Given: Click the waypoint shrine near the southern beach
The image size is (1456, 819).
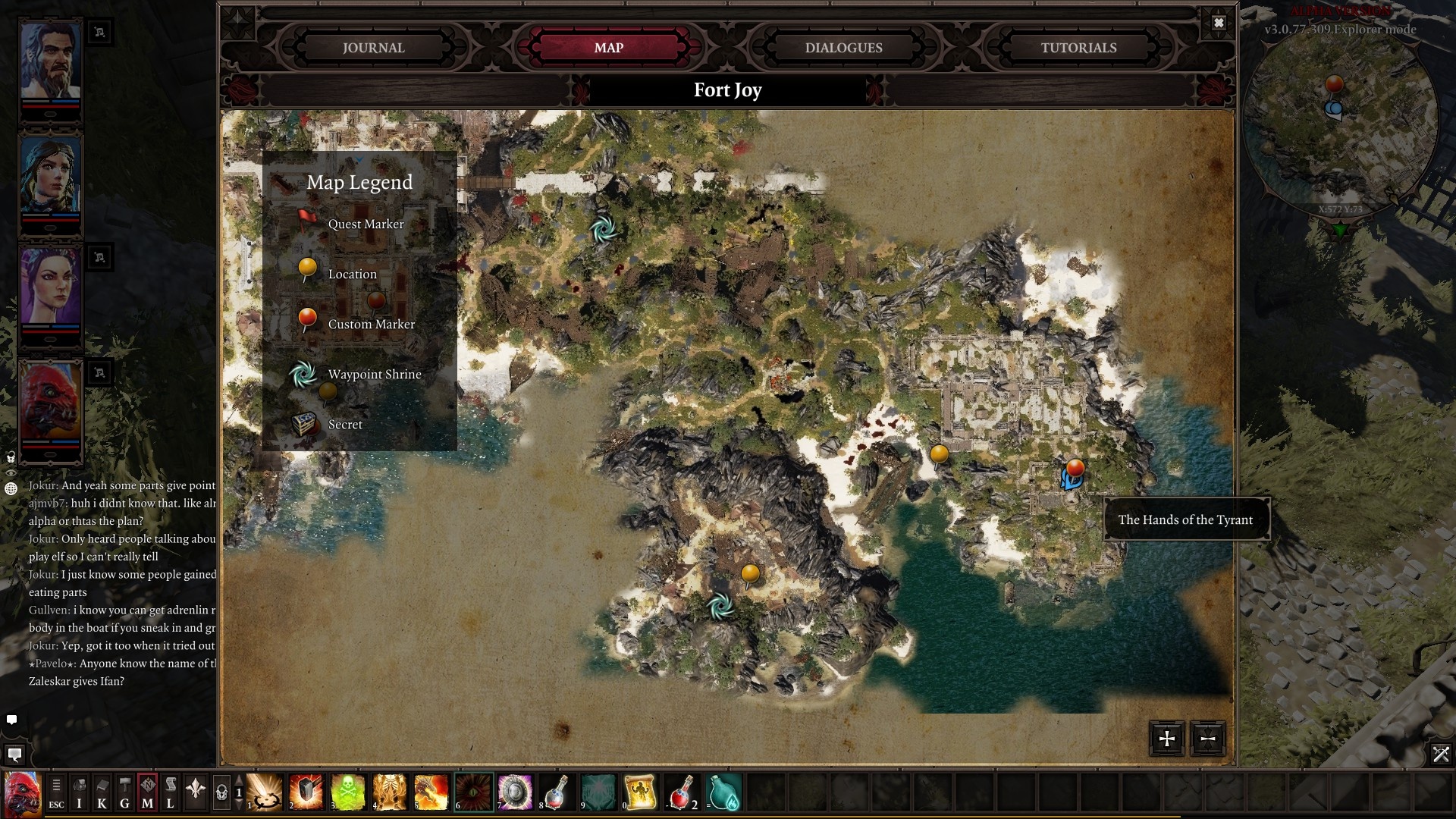Looking at the screenshot, I should click(720, 605).
